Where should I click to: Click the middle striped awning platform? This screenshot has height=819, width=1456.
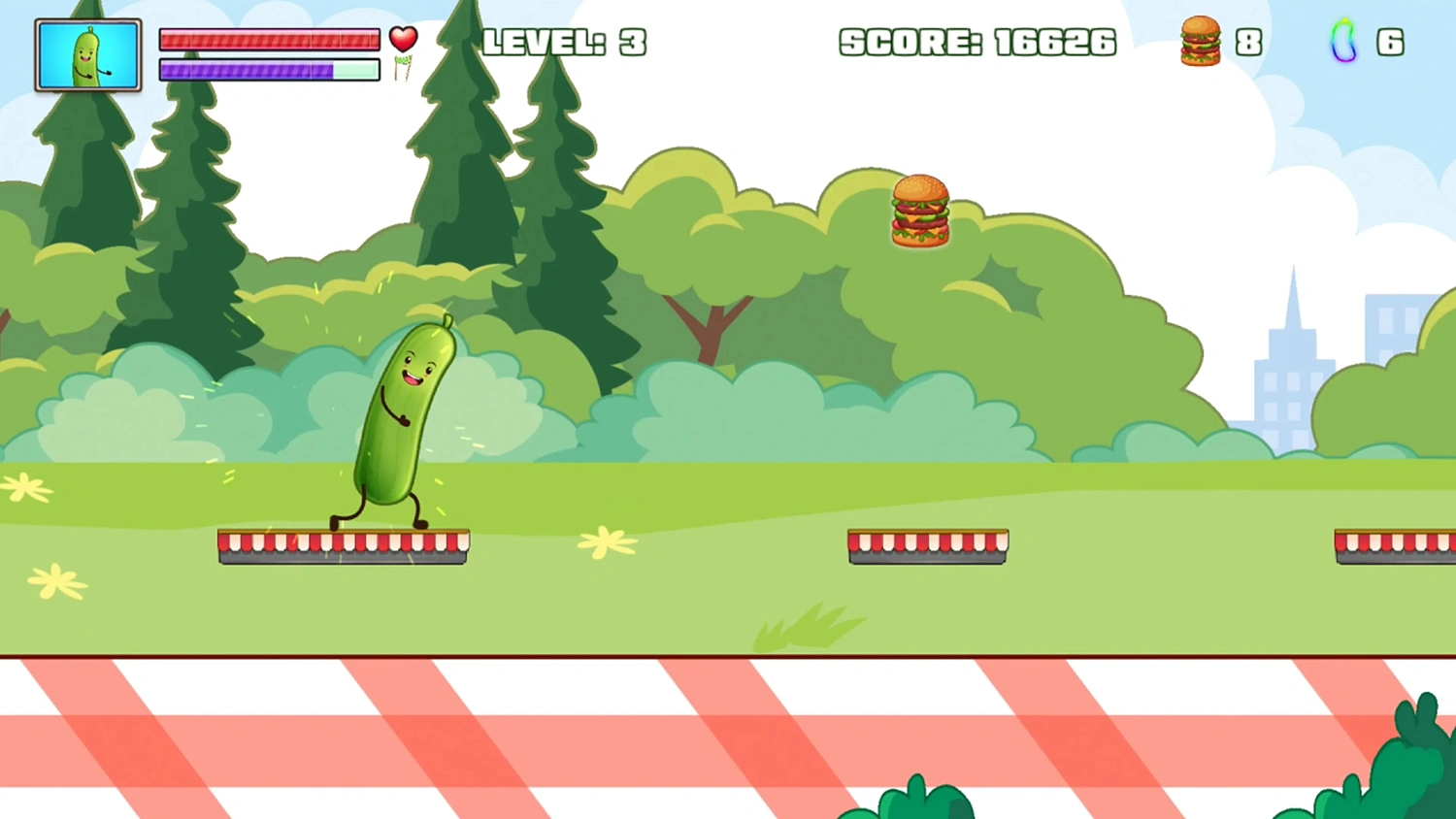tap(927, 545)
